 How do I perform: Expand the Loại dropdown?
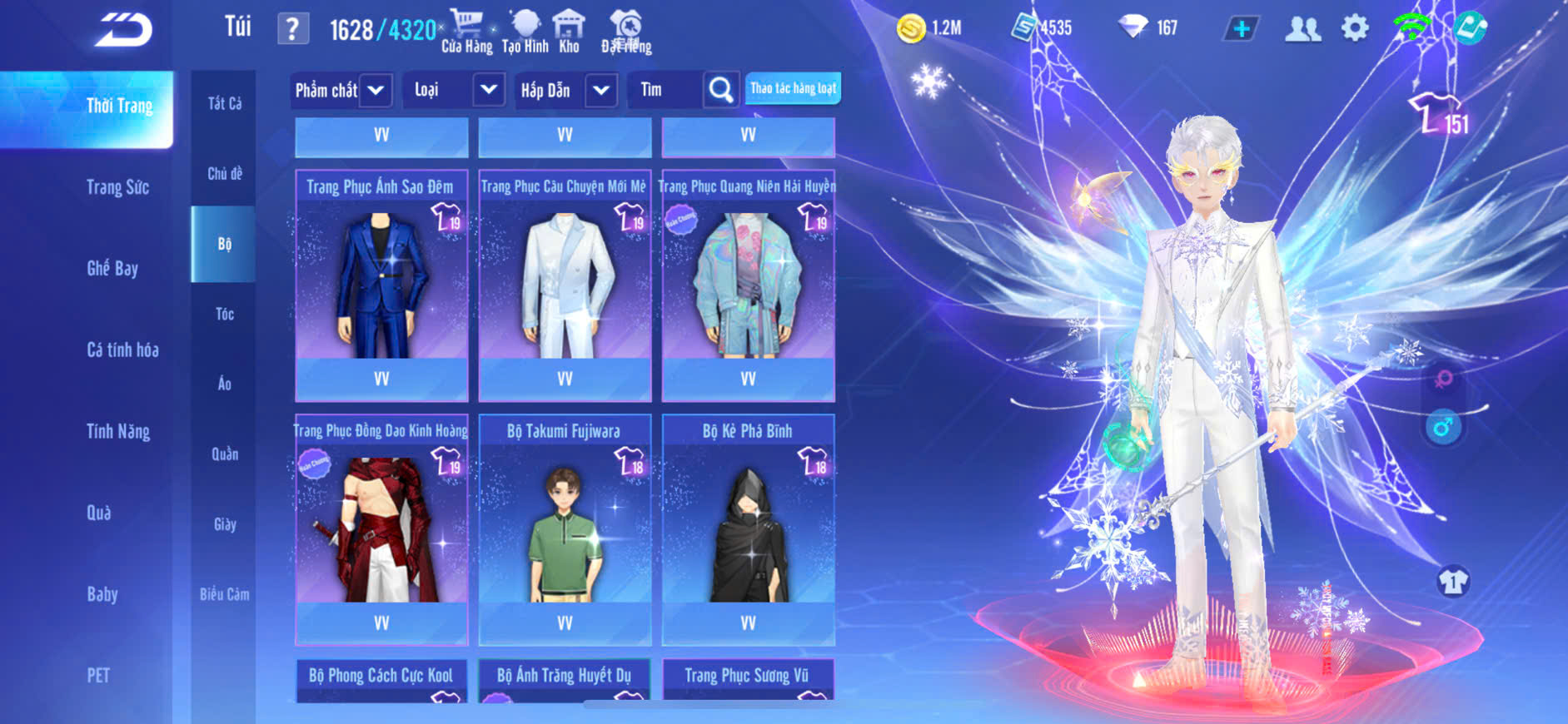point(489,90)
